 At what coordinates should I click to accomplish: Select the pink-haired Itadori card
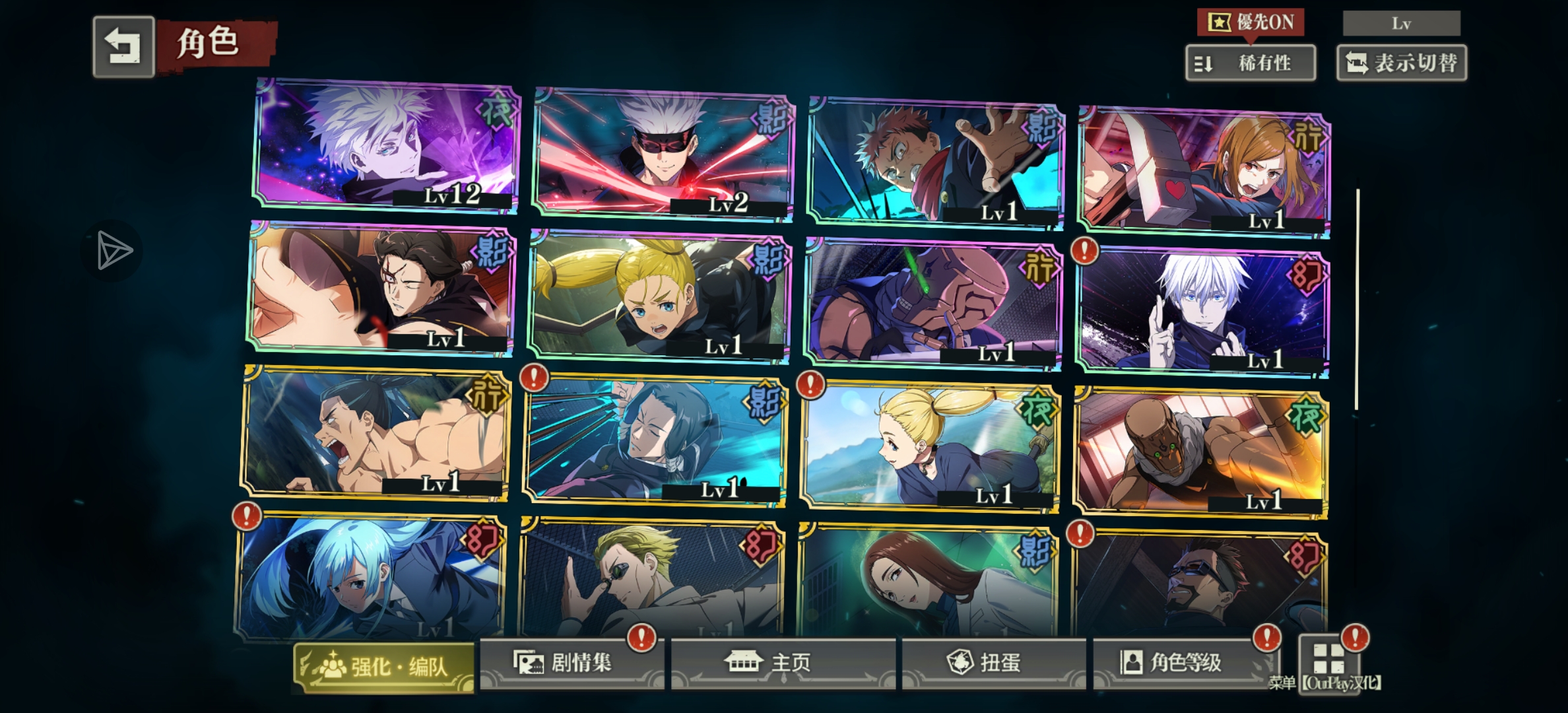[935, 163]
